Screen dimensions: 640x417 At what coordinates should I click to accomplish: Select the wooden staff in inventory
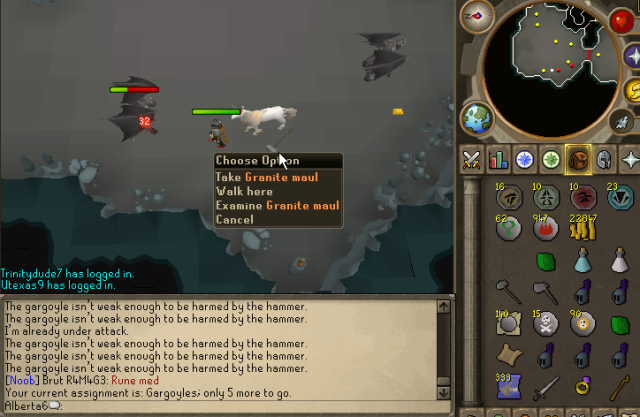[617, 385]
